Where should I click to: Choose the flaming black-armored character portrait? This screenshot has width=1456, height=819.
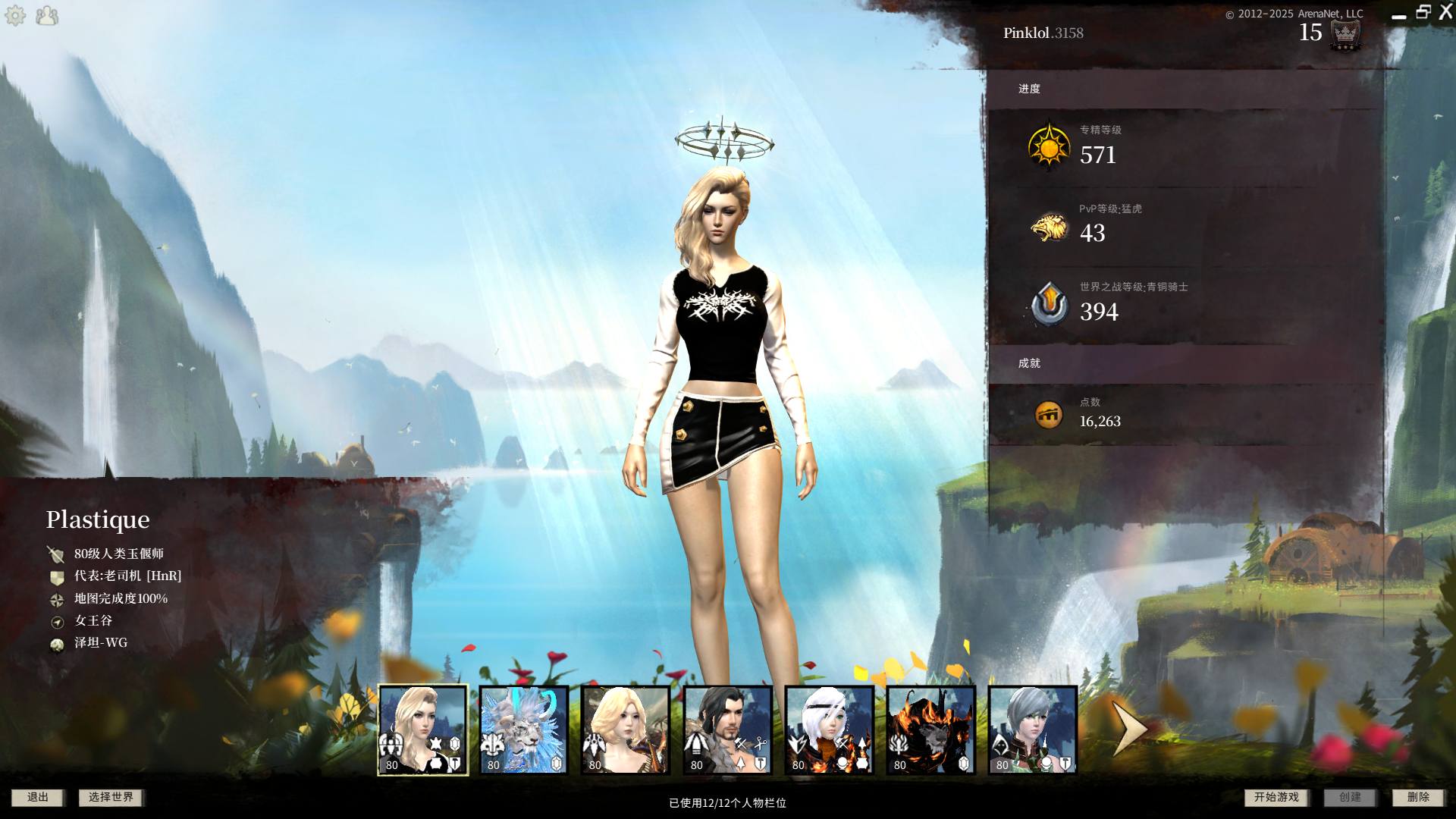[930, 730]
